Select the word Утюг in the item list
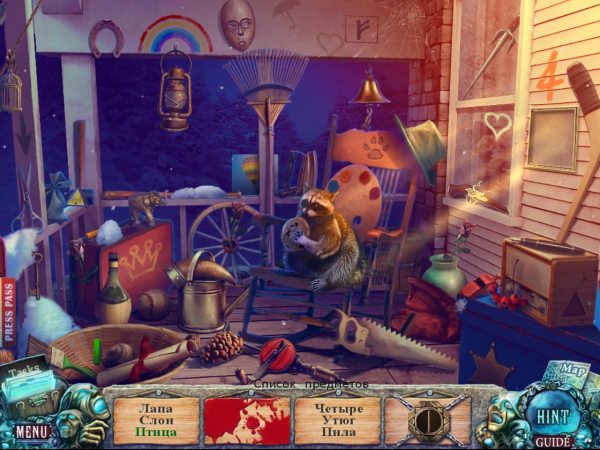 point(337,419)
